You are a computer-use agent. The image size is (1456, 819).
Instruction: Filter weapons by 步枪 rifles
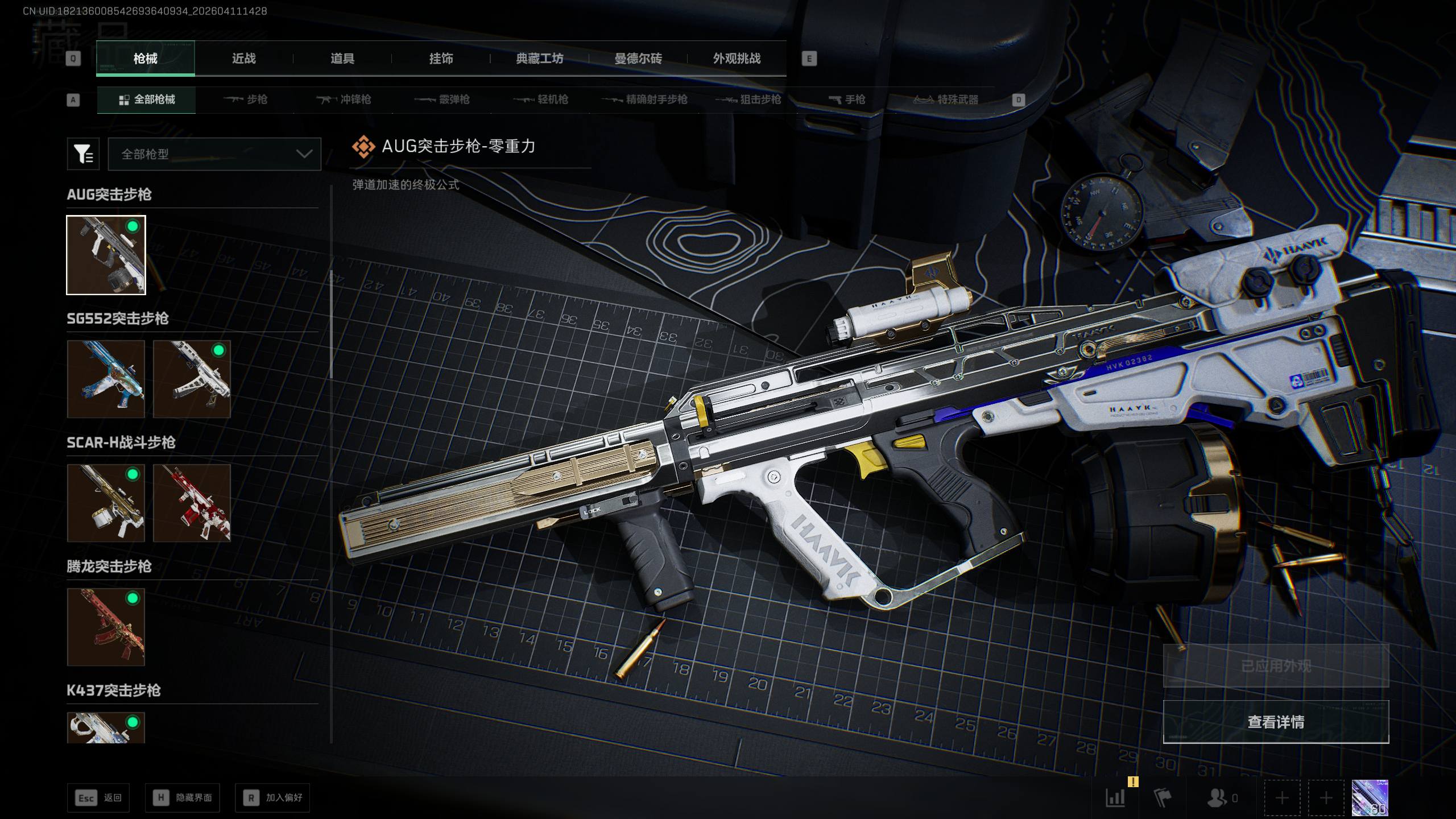246,100
